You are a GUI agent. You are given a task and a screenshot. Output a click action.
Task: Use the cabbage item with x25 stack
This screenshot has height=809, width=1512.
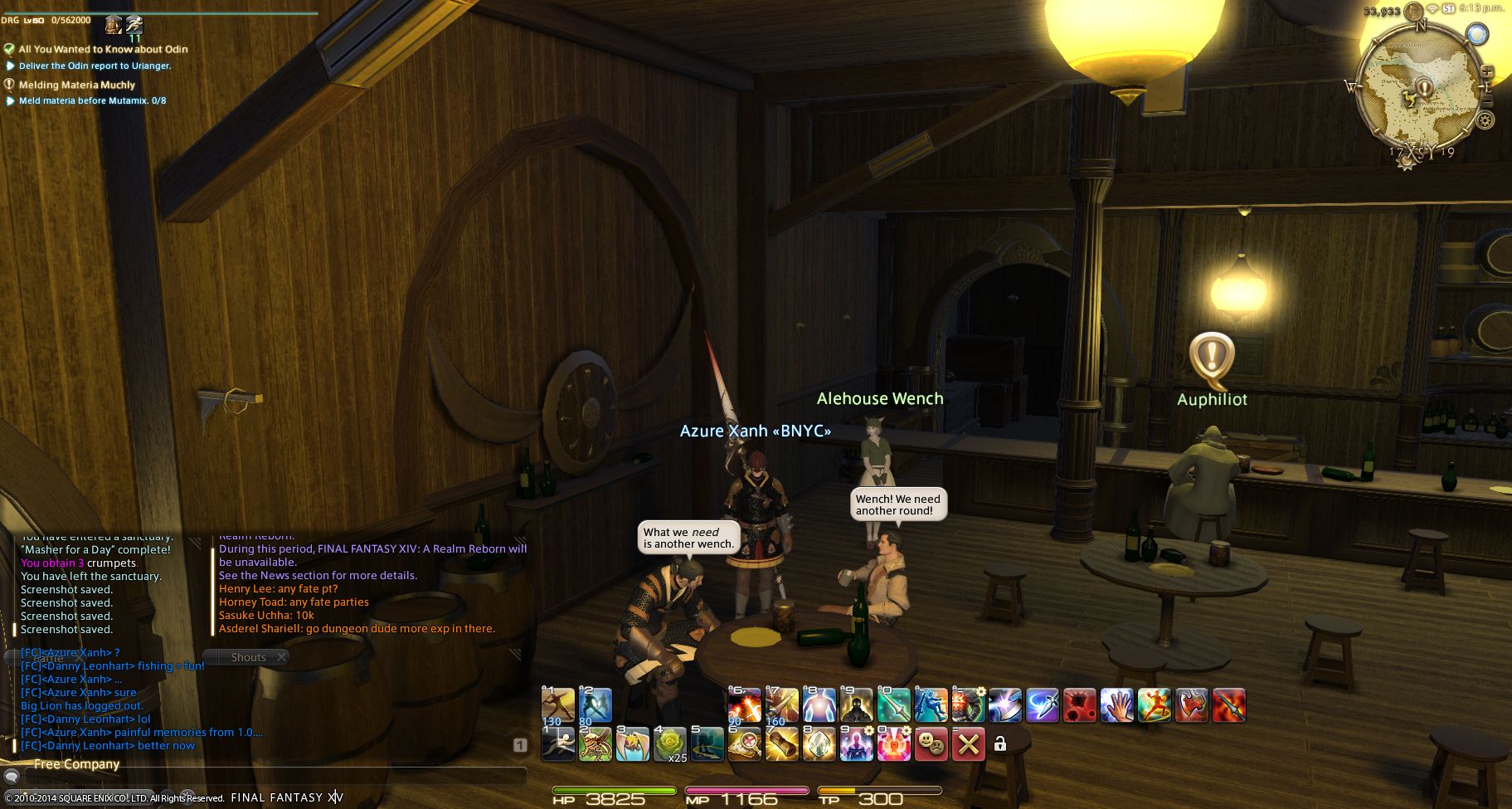coord(670,744)
